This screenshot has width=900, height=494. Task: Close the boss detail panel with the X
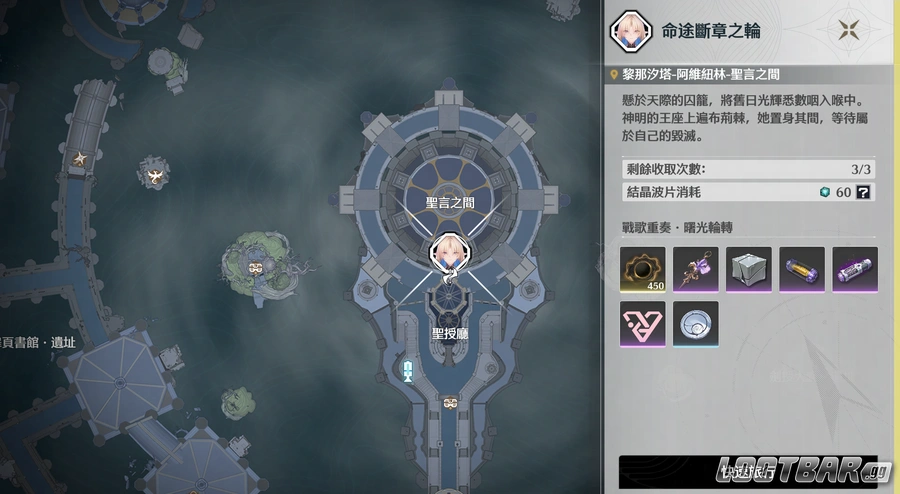tap(853, 30)
